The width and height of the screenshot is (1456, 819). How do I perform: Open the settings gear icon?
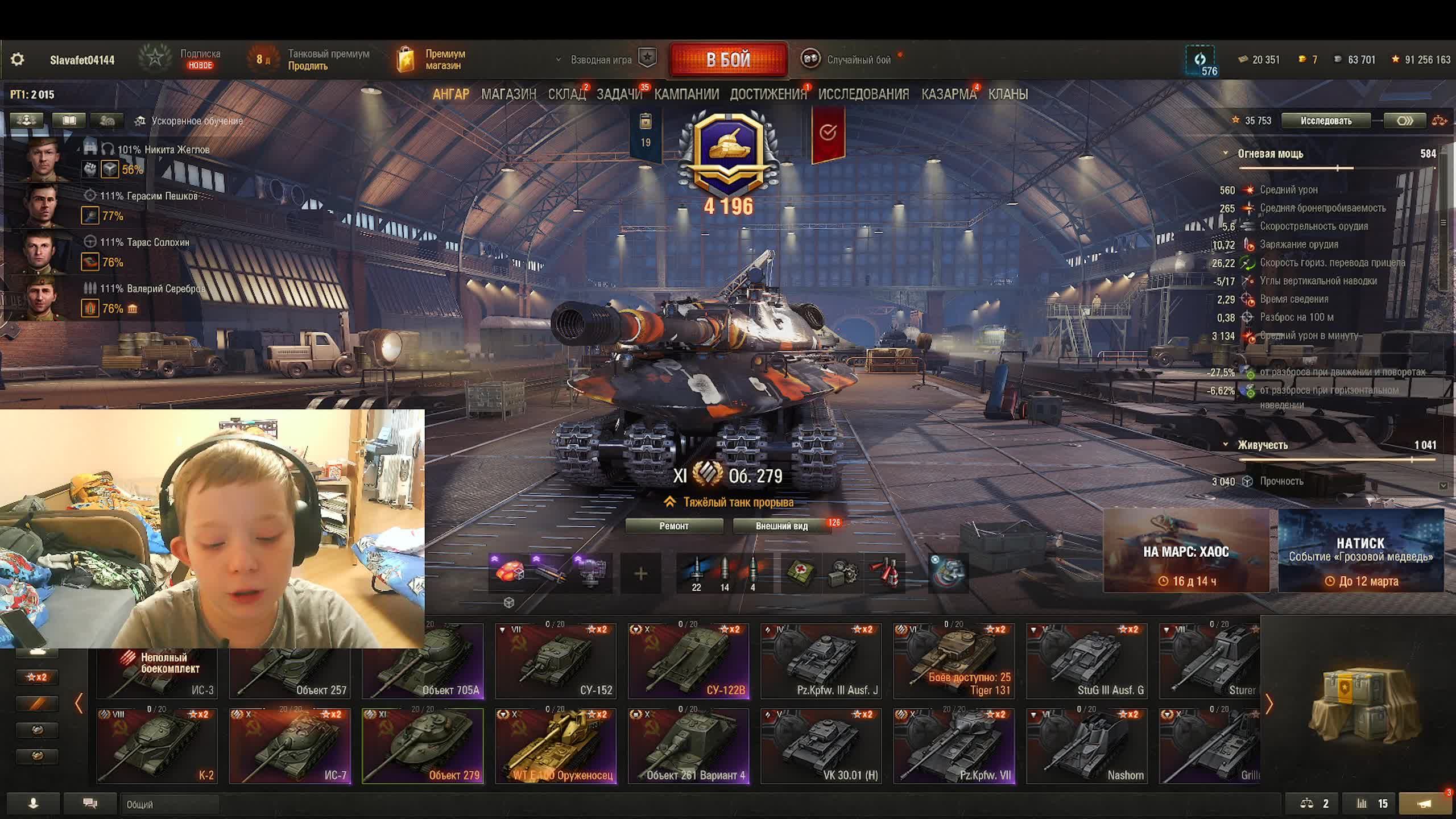18,60
